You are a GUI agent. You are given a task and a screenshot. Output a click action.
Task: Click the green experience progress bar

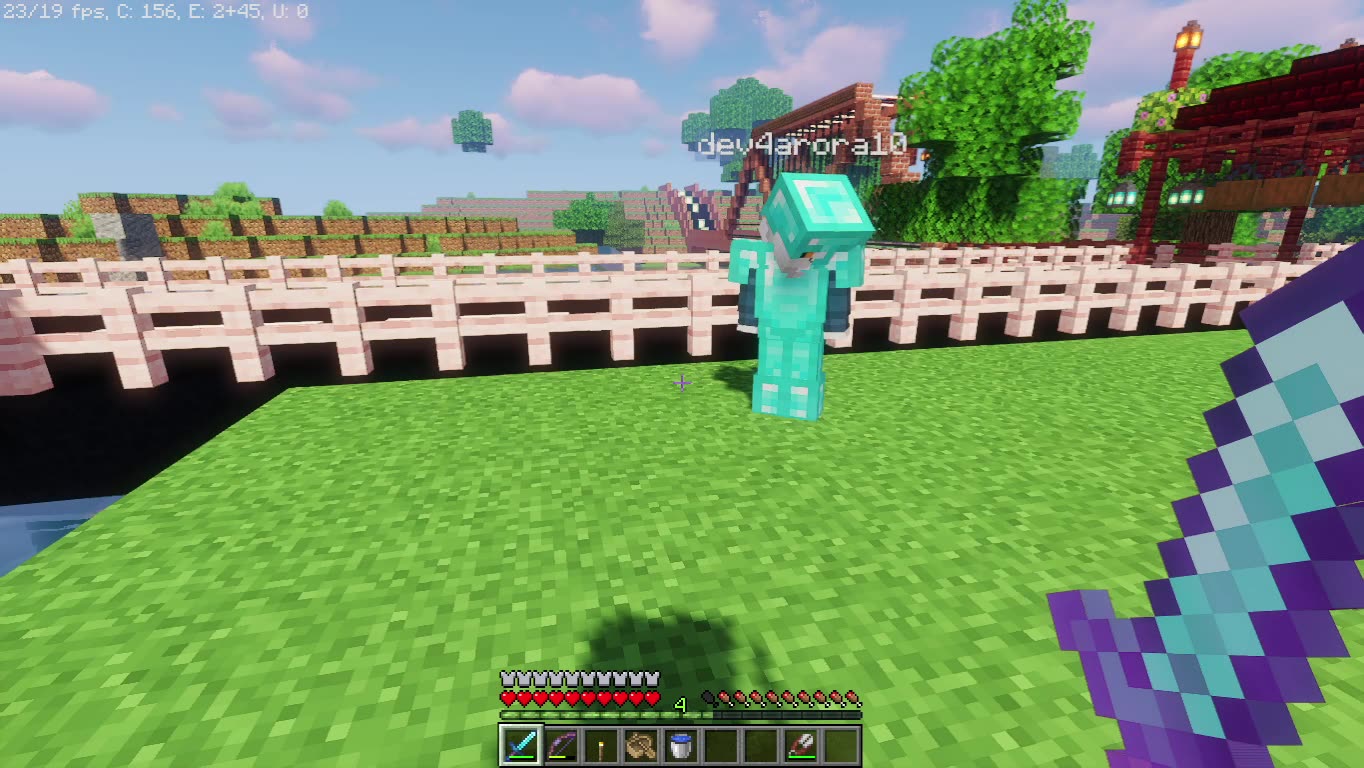point(600,714)
